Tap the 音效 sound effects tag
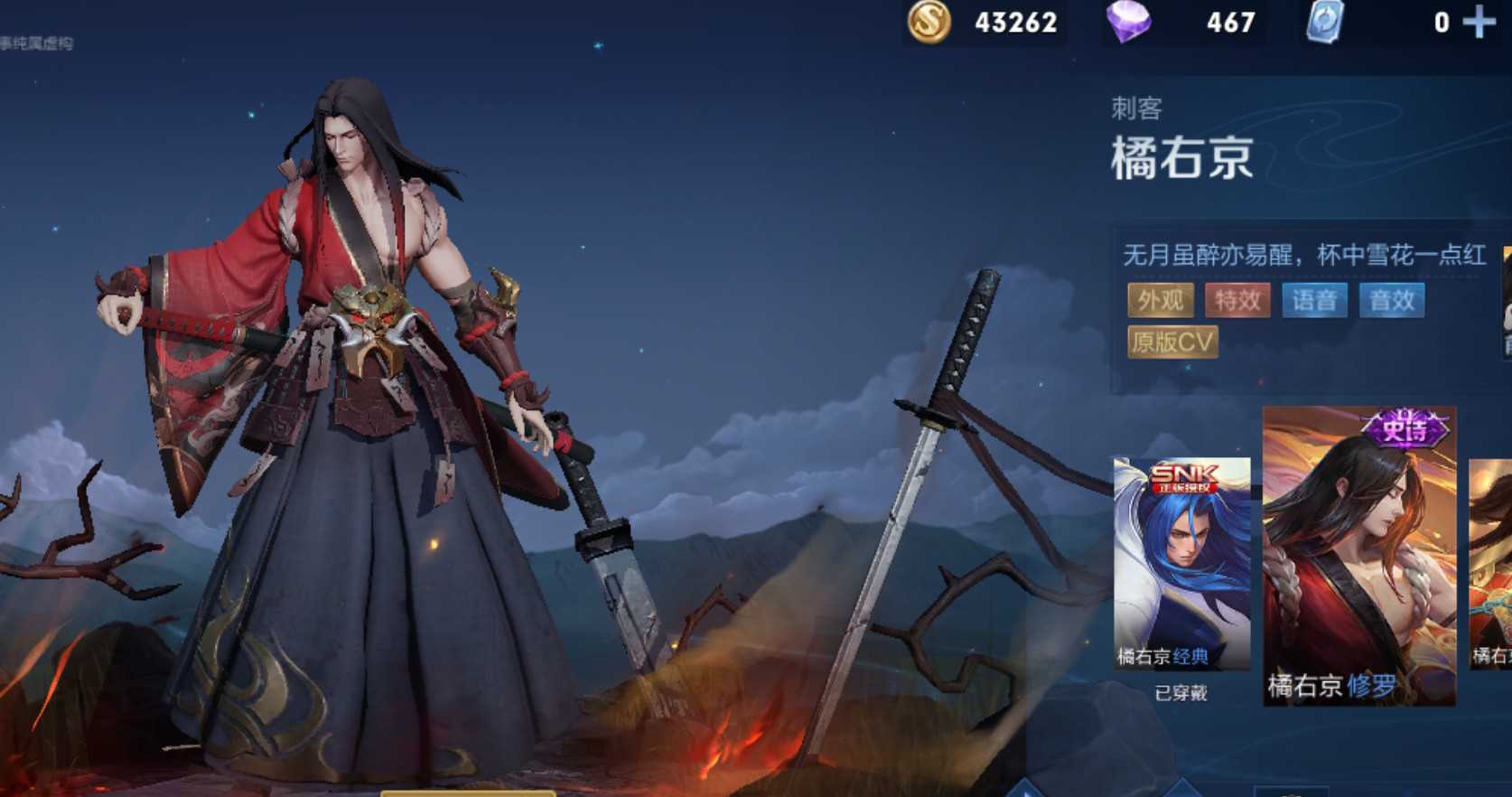Screen dimensions: 1512x797 [1392, 300]
